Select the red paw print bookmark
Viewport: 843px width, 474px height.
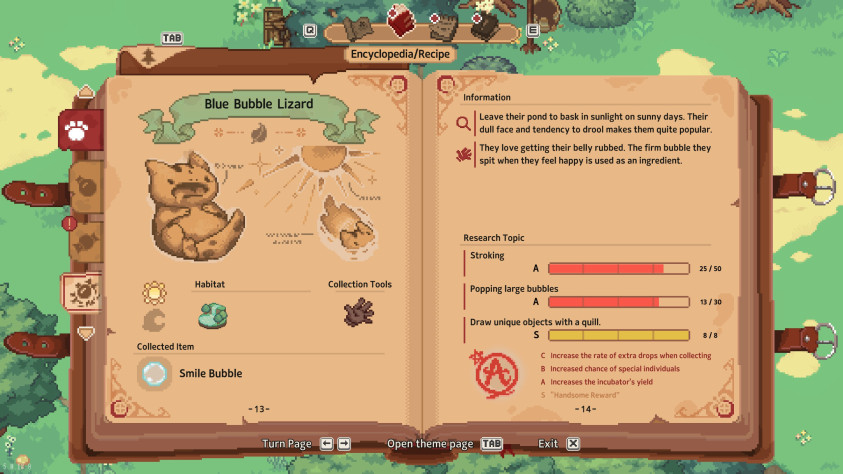tap(76, 130)
